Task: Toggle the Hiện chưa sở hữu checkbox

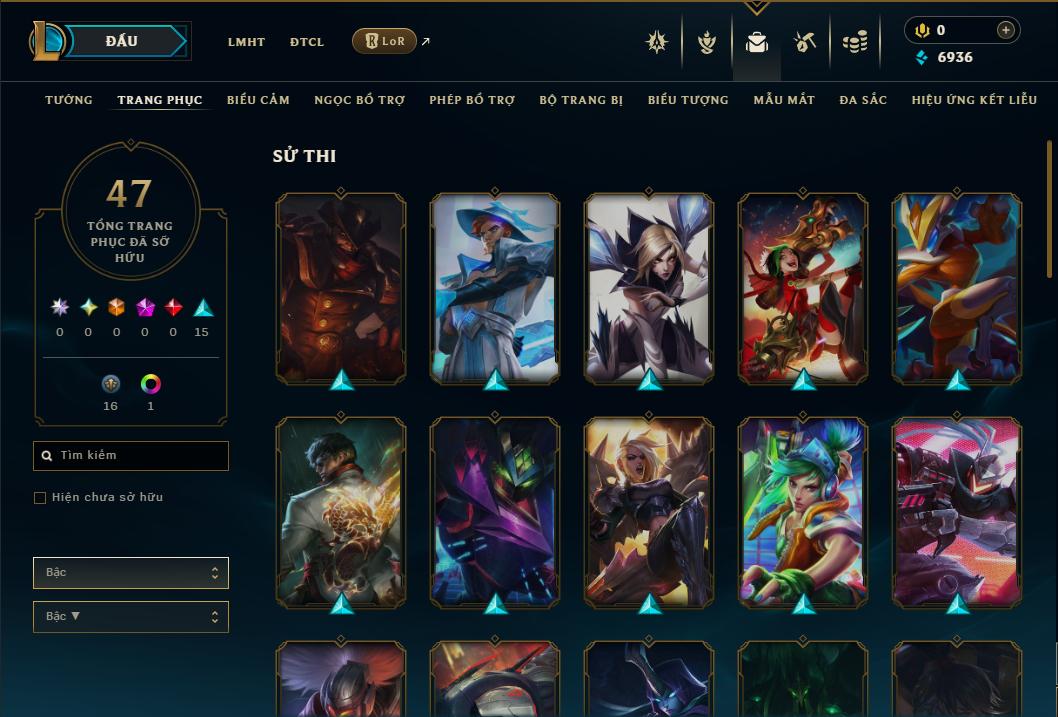Action: click(x=40, y=498)
